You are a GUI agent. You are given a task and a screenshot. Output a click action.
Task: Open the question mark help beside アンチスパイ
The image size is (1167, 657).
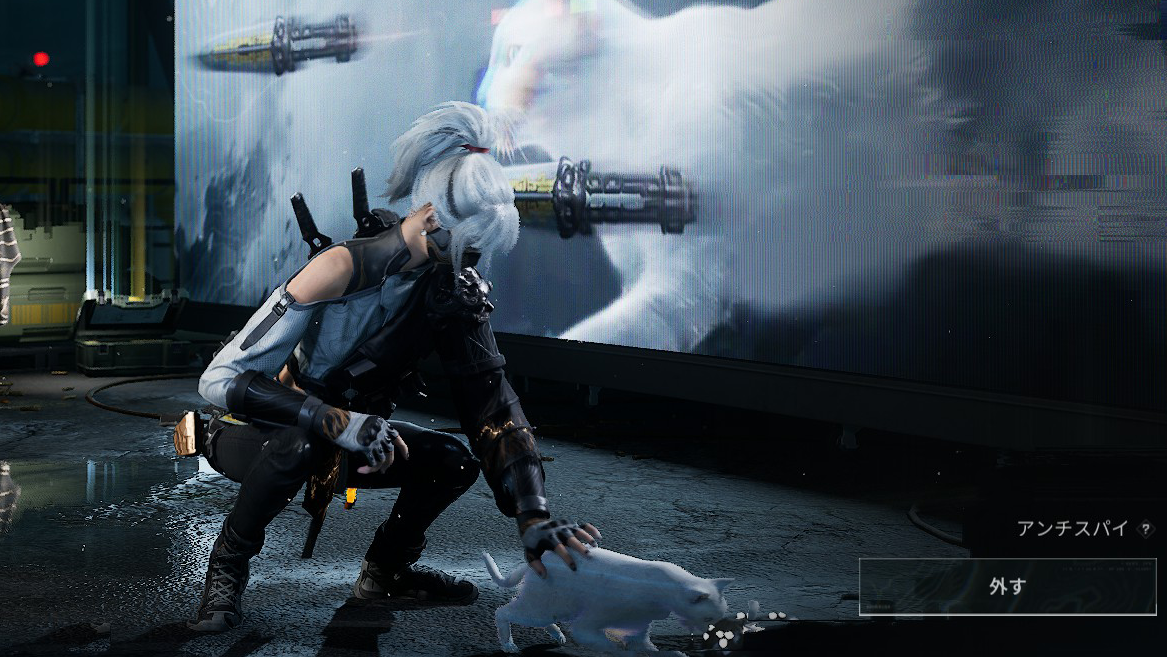pos(1145,529)
